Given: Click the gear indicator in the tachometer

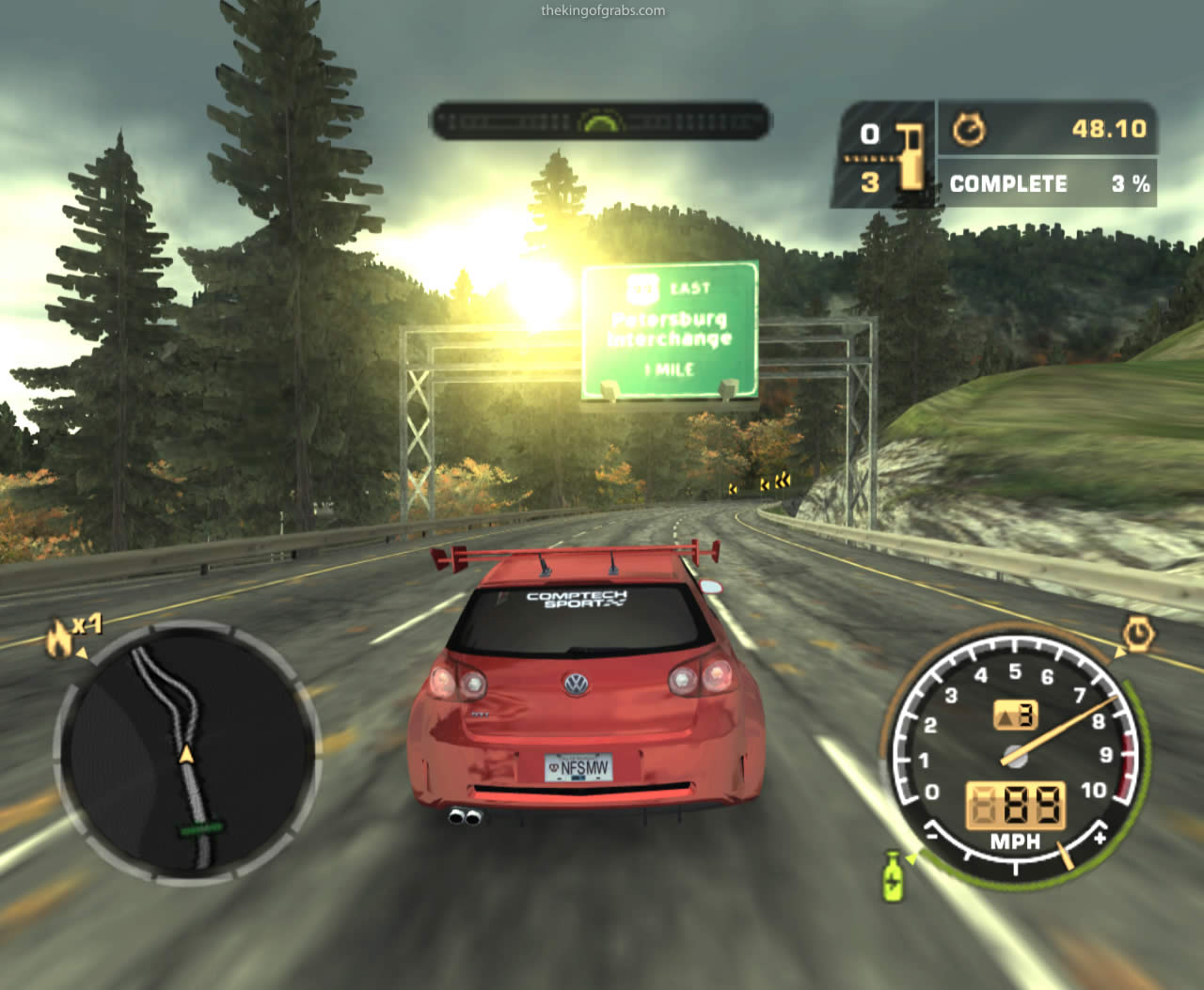Looking at the screenshot, I should click(1016, 716).
